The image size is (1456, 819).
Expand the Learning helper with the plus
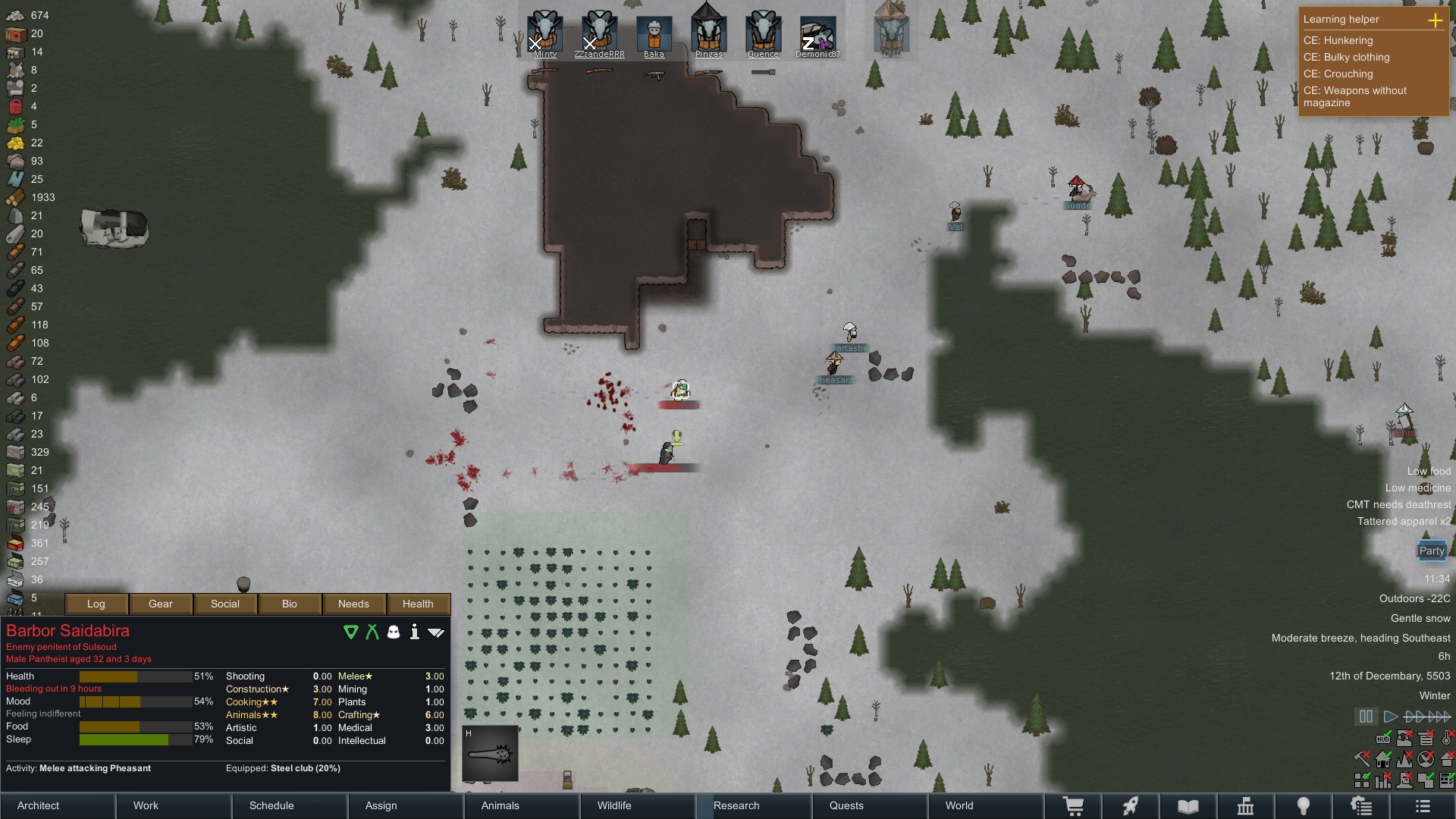coord(1436,21)
